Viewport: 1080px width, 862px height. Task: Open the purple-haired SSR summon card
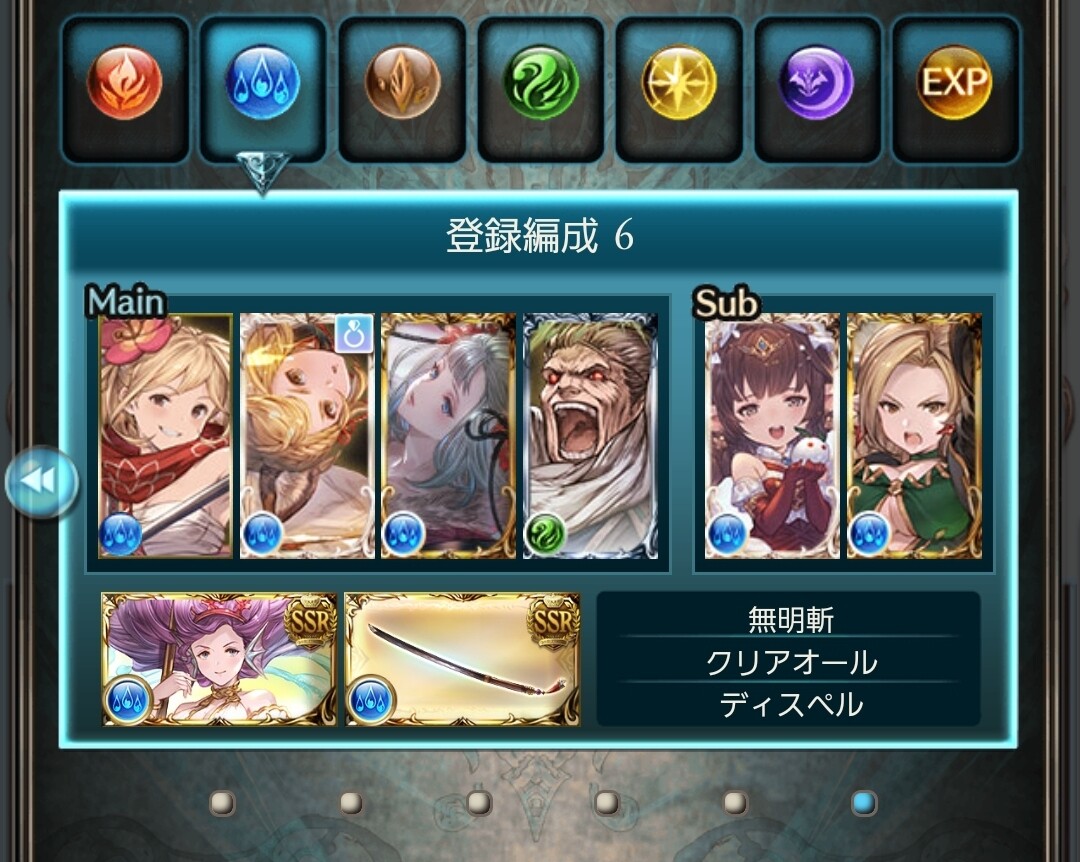tap(219, 659)
